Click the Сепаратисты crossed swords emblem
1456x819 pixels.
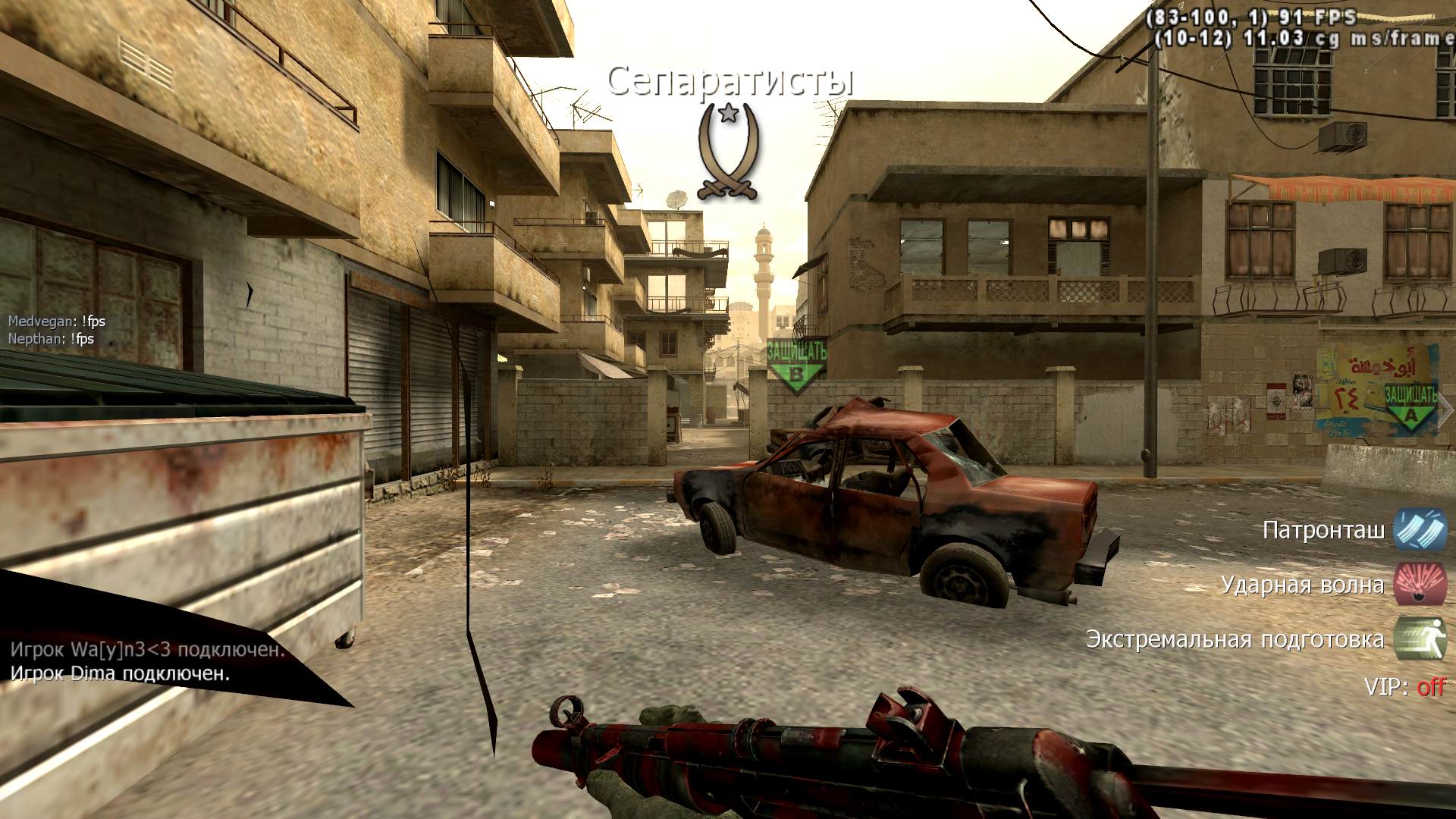(x=729, y=152)
